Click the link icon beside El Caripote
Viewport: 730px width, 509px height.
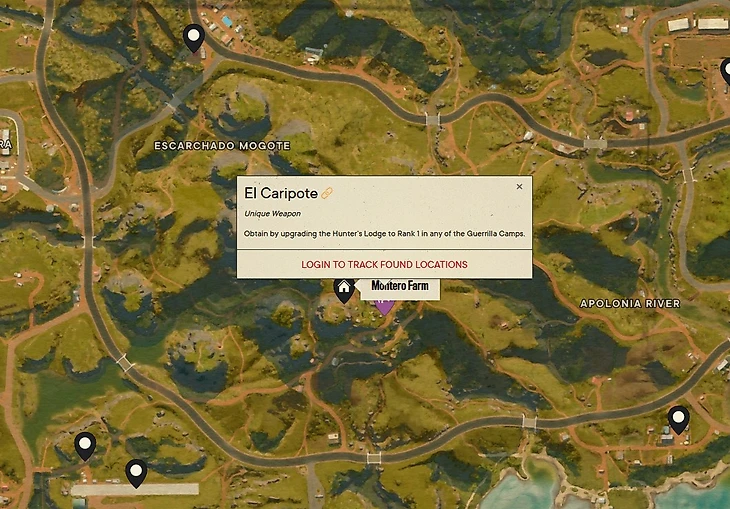pos(327,193)
